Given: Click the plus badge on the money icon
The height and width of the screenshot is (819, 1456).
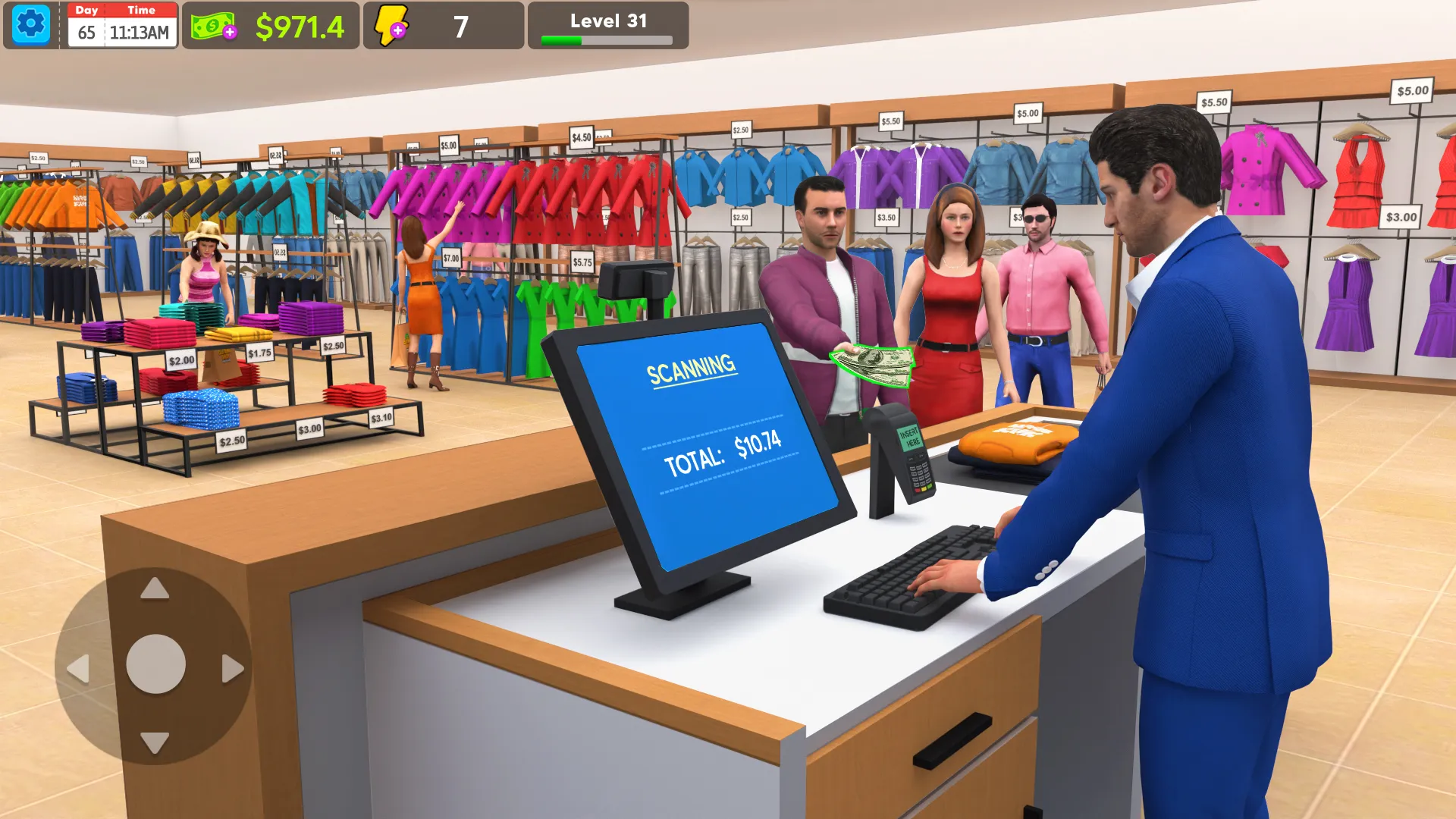Looking at the screenshot, I should tap(229, 33).
